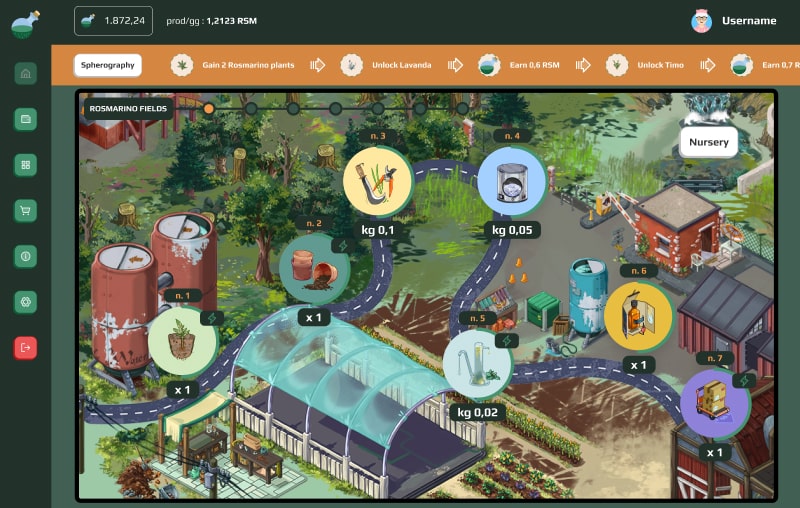800x508 pixels.
Task: Select step n. 5 distillation flask node
Action: click(x=476, y=364)
